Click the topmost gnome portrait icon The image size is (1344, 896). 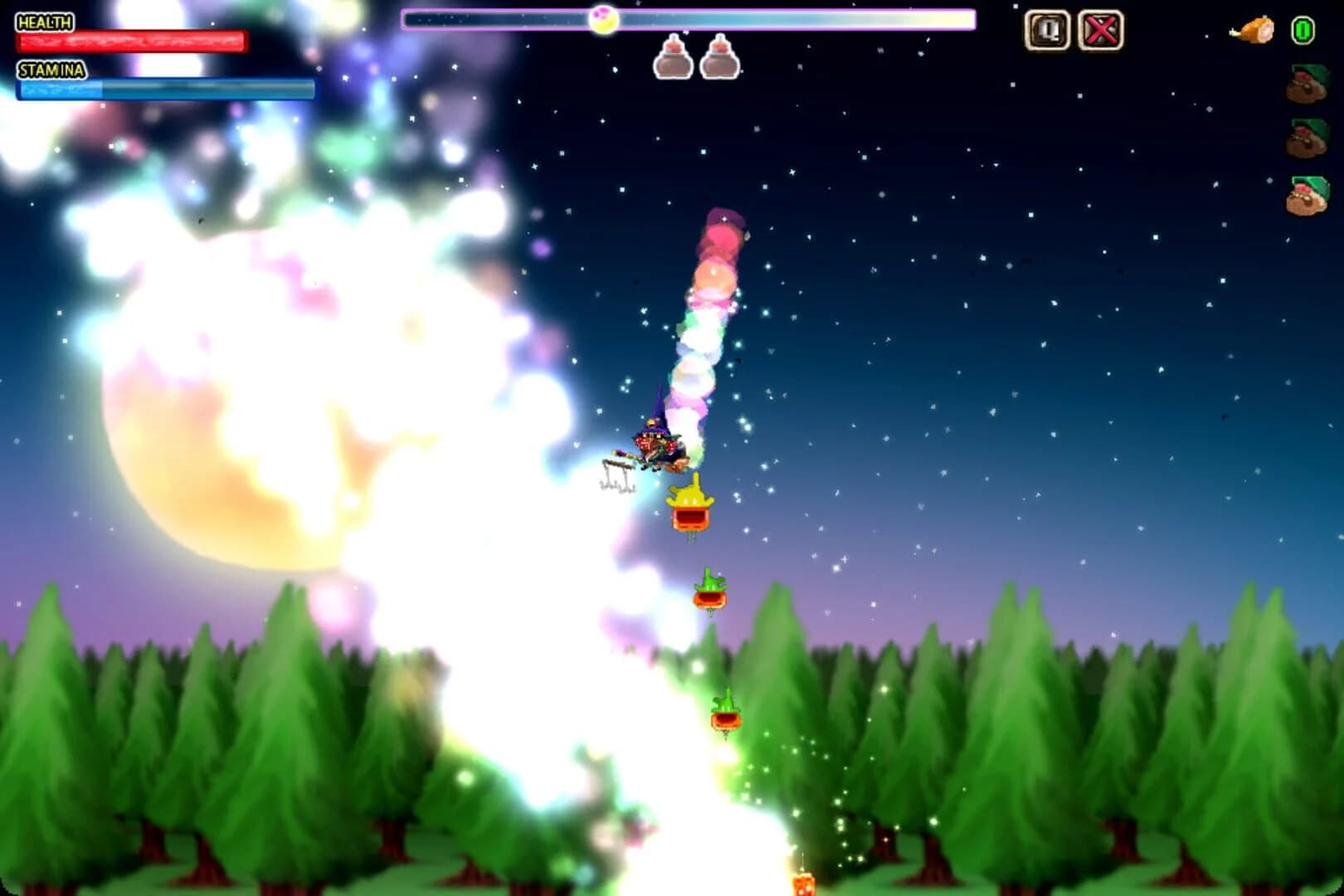[x=1307, y=83]
